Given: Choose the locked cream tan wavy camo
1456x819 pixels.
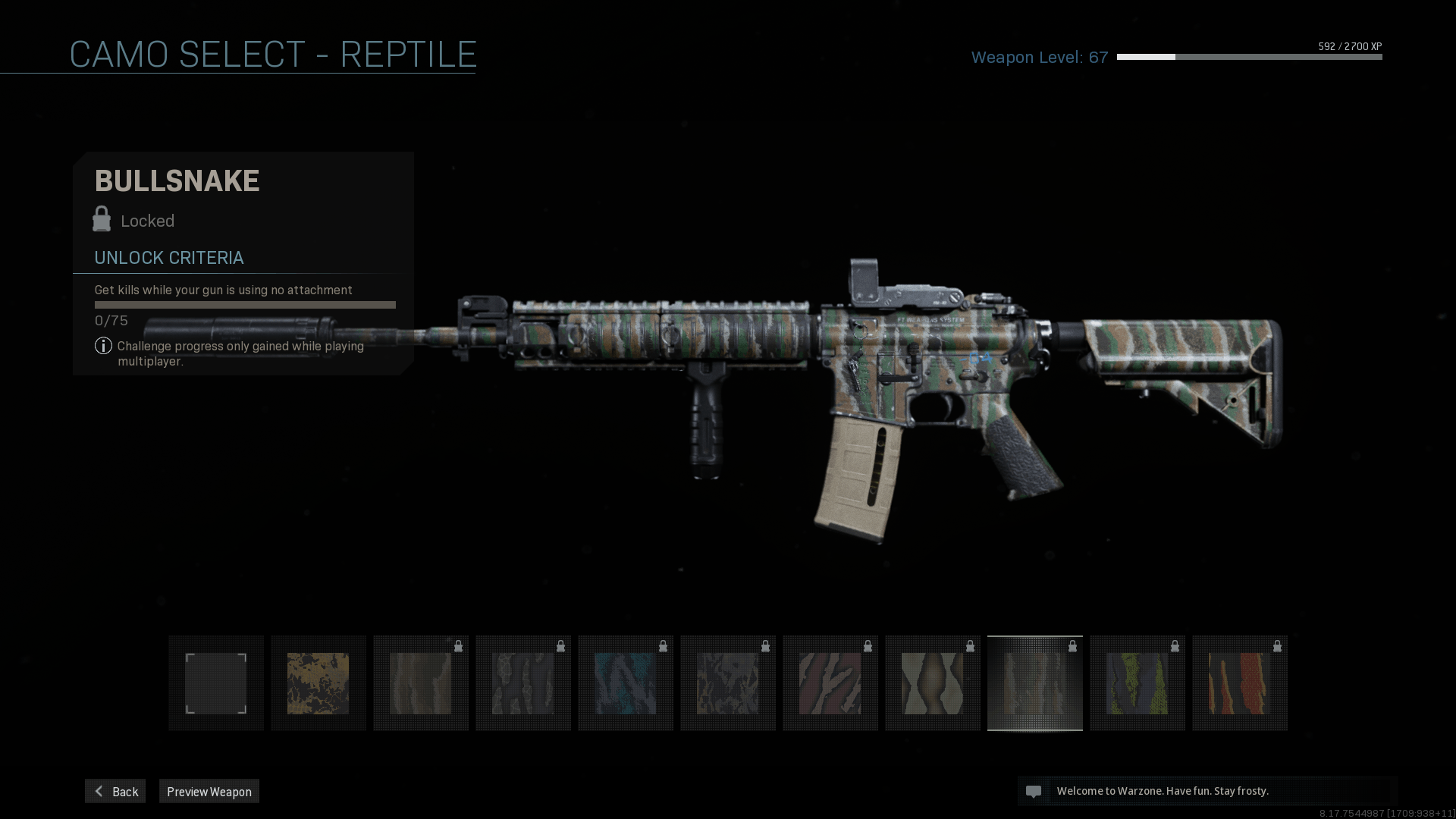Looking at the screenshot, I should [x=933, y=683].
